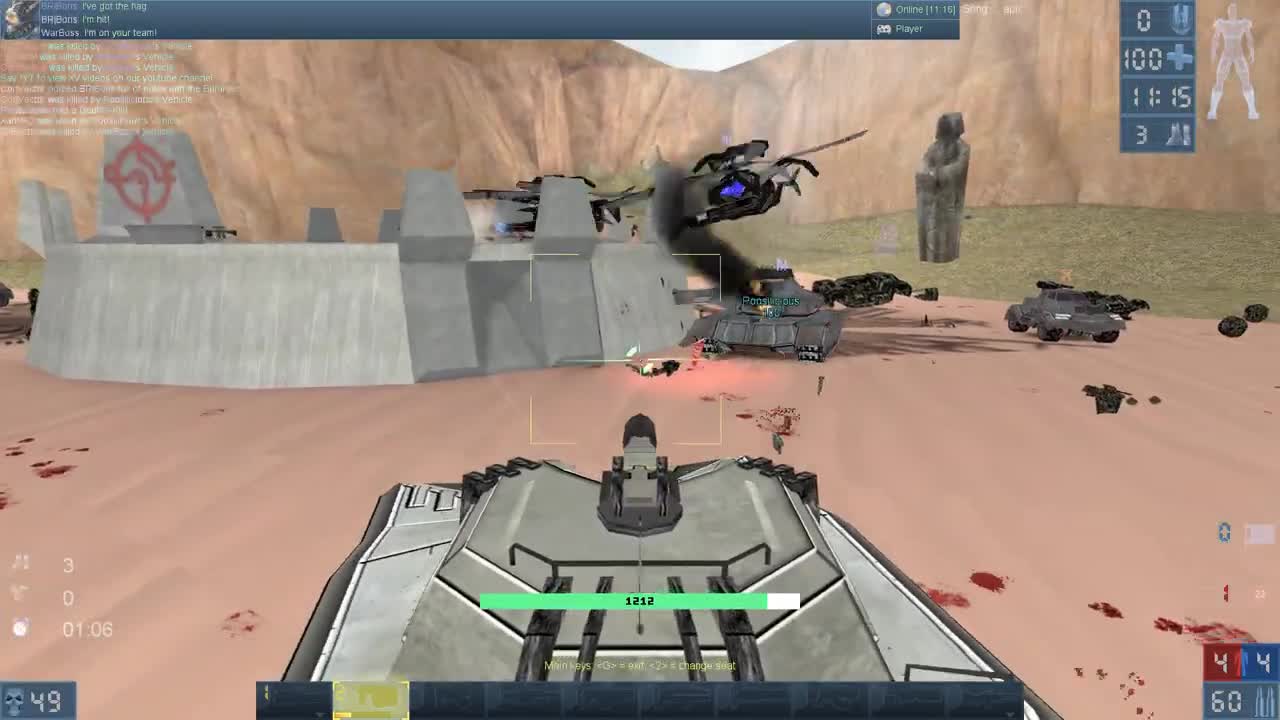Toggle the blue flag indicator above the minimap bar
The width and height of the screenshot is (1280, 720).
pos(1223,532)
